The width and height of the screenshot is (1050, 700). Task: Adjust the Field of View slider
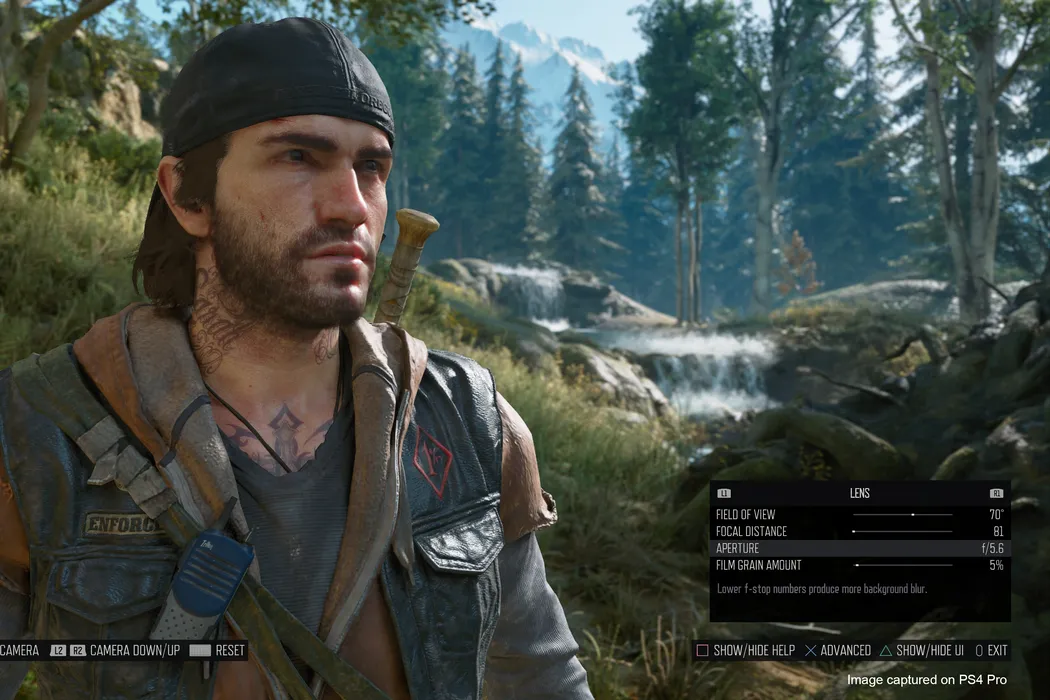click(902, 515)
